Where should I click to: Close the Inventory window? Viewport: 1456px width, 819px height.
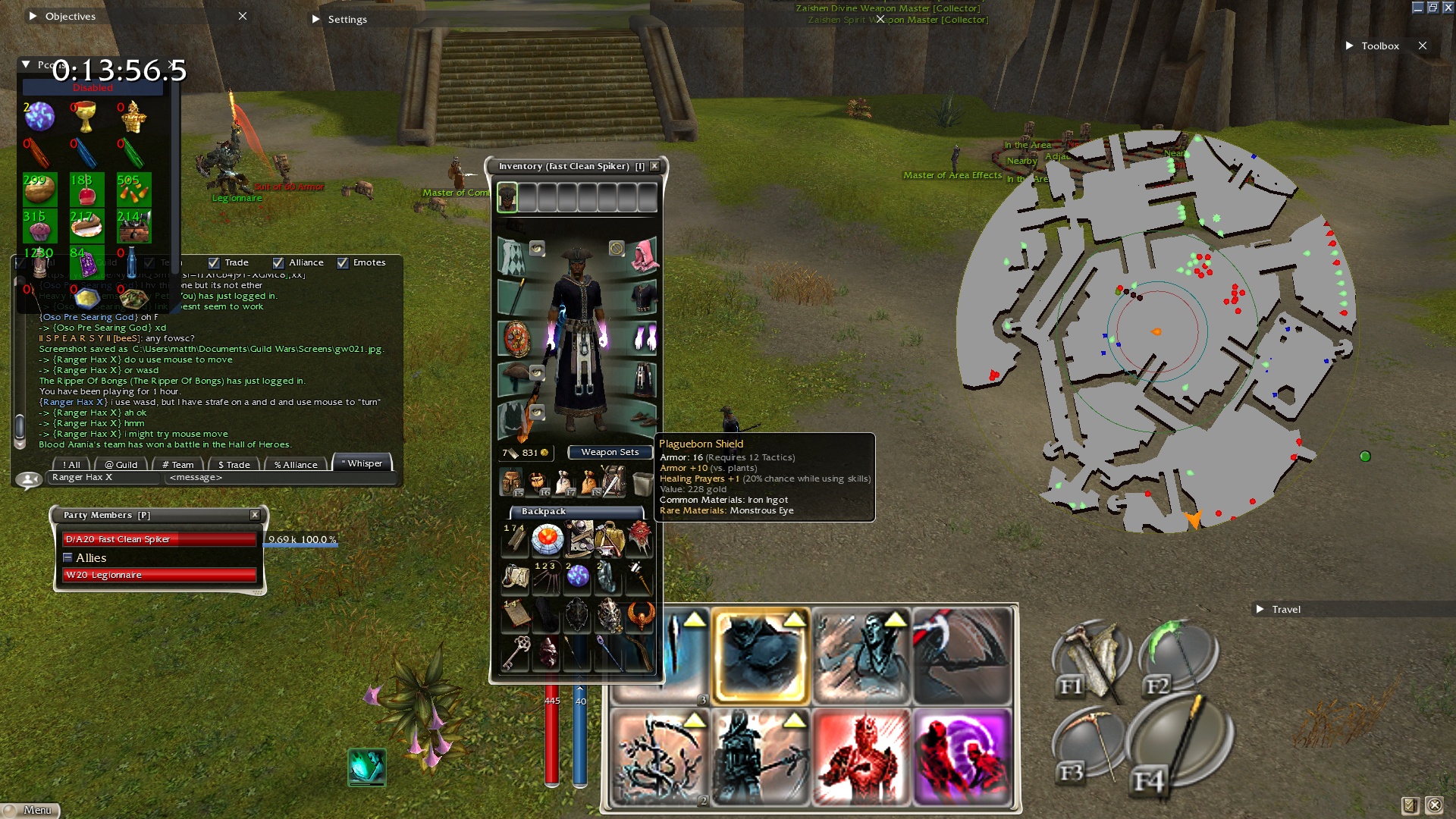654,166
